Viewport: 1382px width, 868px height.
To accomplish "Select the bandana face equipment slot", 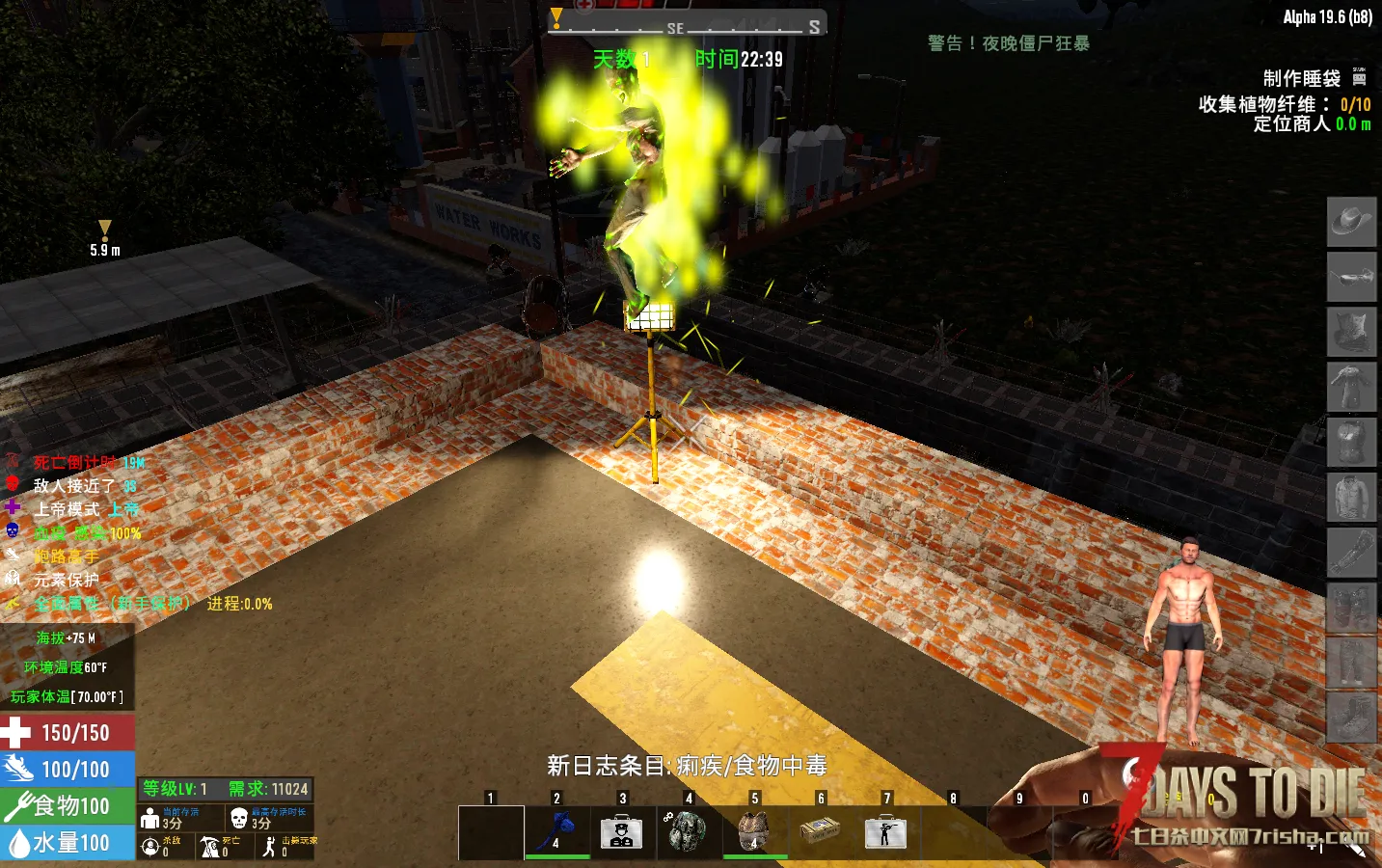I will 1351,332.
